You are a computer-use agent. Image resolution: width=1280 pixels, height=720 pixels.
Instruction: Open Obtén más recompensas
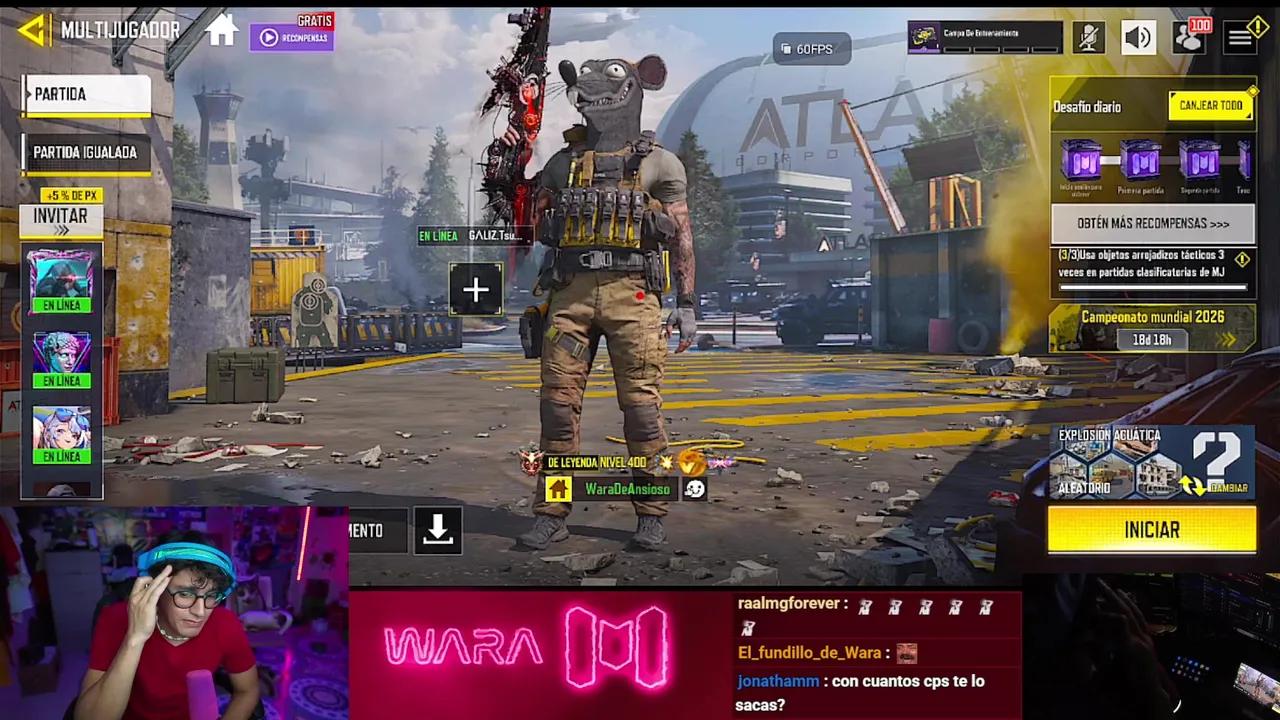tap(1151, 224)
